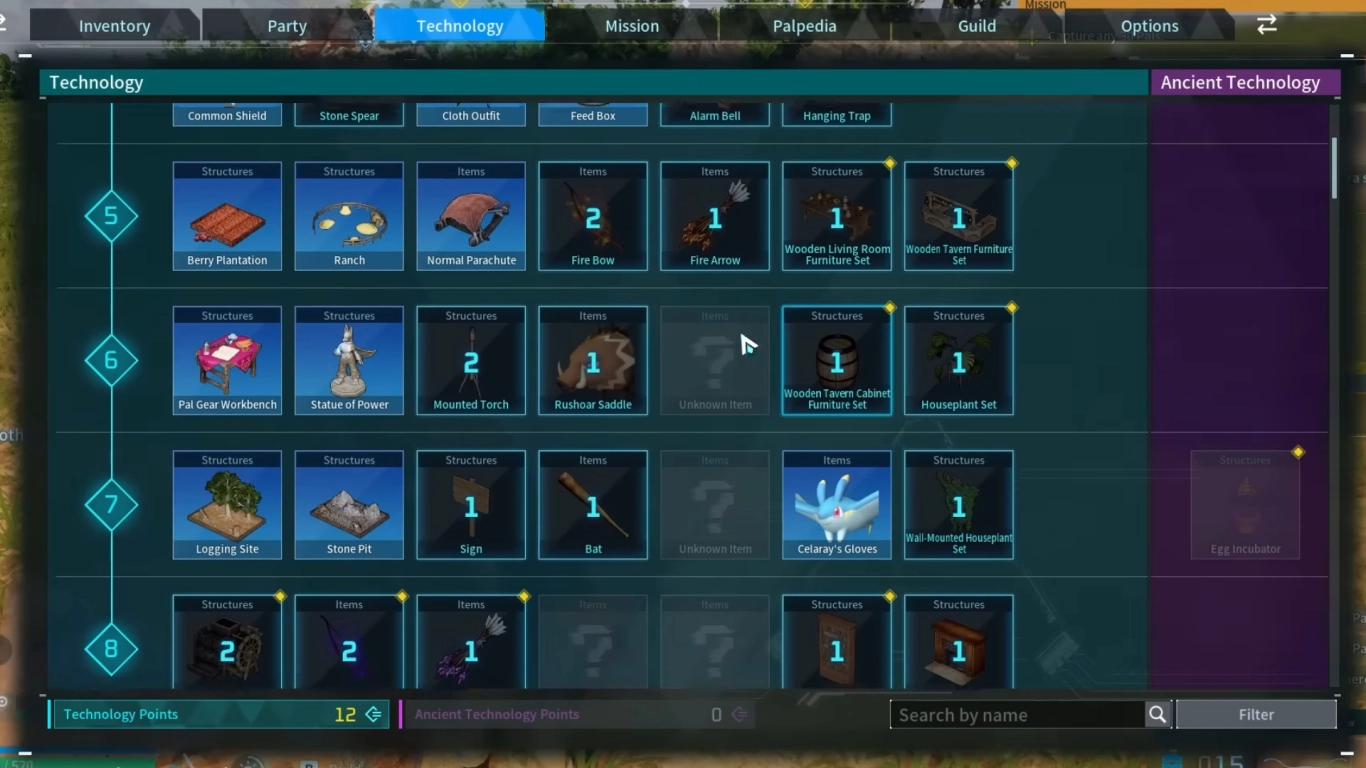Image resolution: width=1366 pixels, height=768 pixels.
Task: Click the Egg Incubator ancient technology
Action: (x=1245, y=505)
